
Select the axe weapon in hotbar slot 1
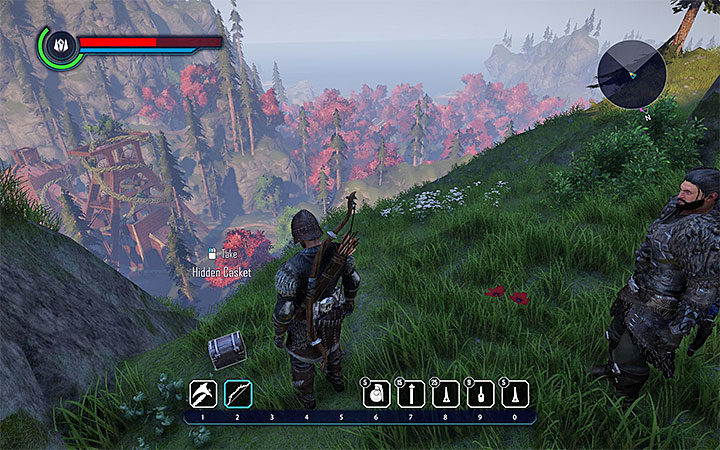coord(203,394)
